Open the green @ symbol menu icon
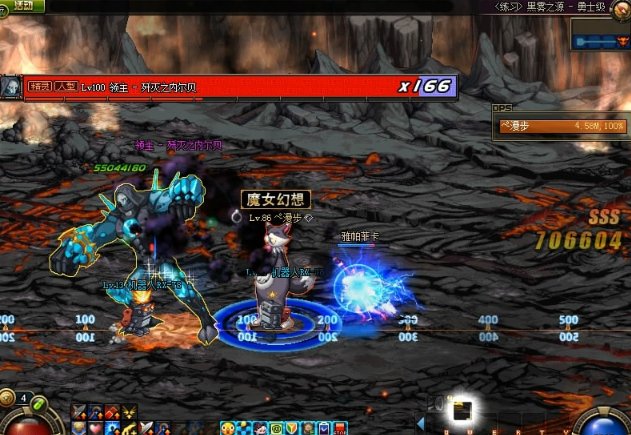631x435 pixels. click(276, 428)
